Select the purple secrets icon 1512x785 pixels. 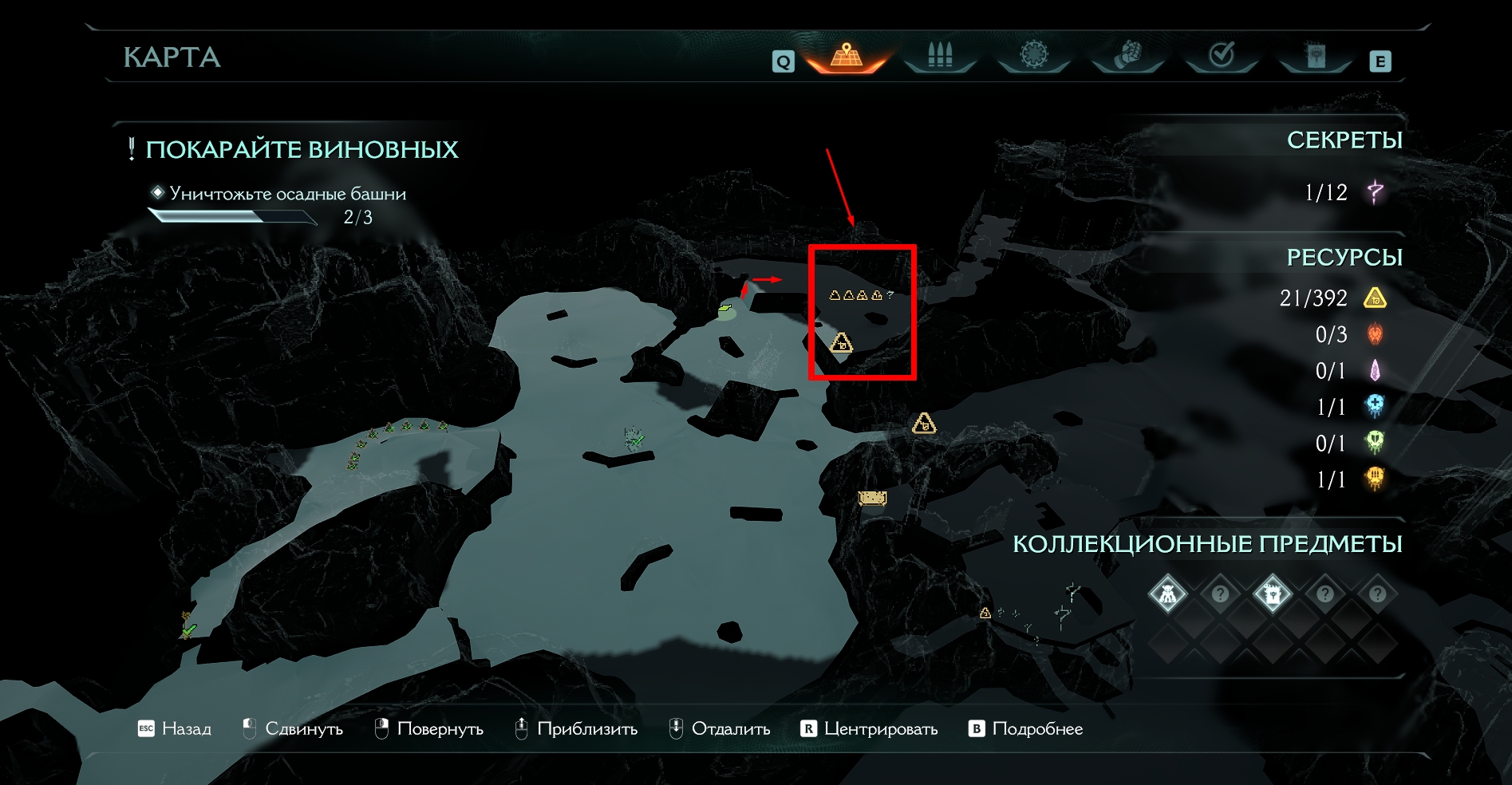pyautogui.click(x=1376, y=192)
